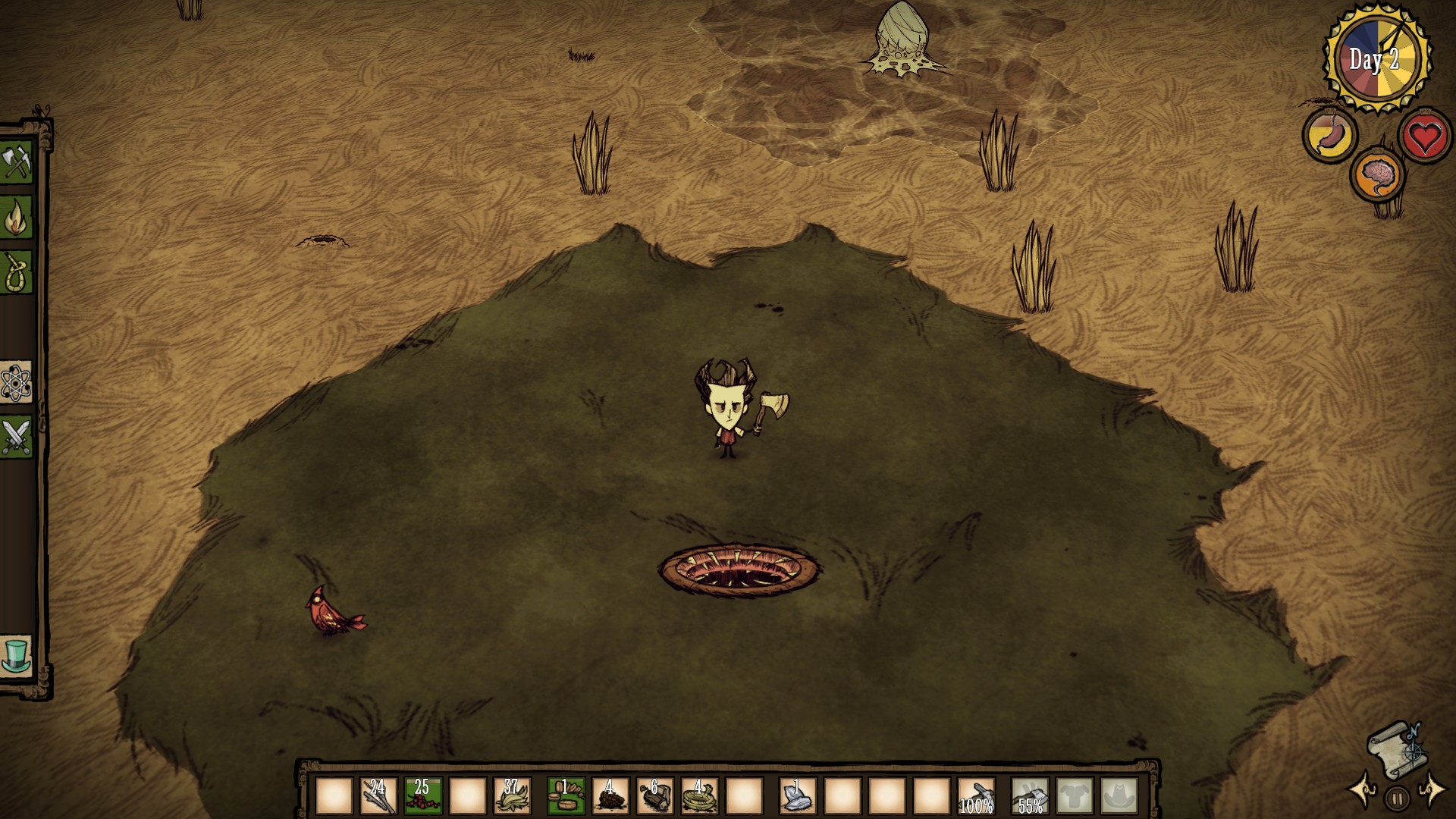Screen dimensions: 1456x819
Task: Click the equipped axe hand slot
Action: [x=1031, y=796]
